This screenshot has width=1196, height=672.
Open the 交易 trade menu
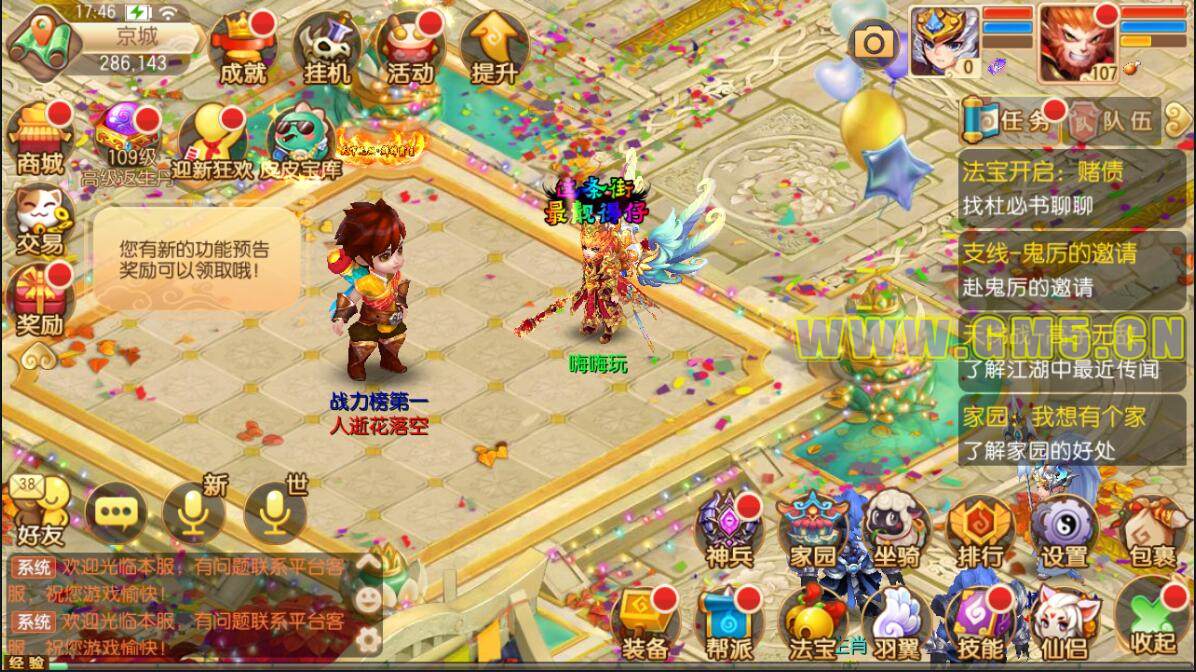click(38, 218)
